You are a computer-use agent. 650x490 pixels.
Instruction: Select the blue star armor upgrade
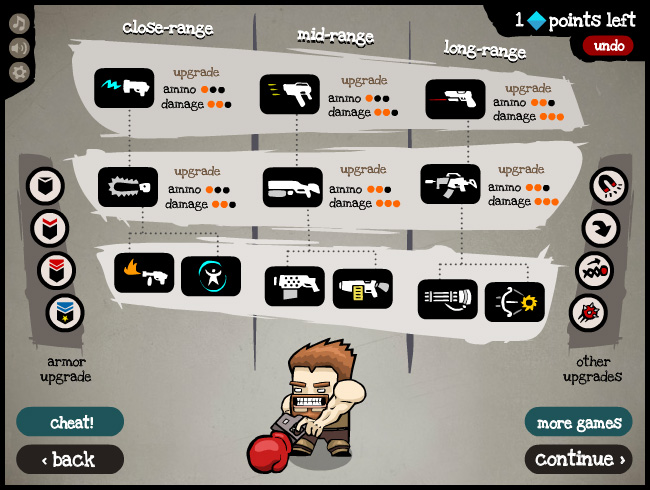point(65,313)
